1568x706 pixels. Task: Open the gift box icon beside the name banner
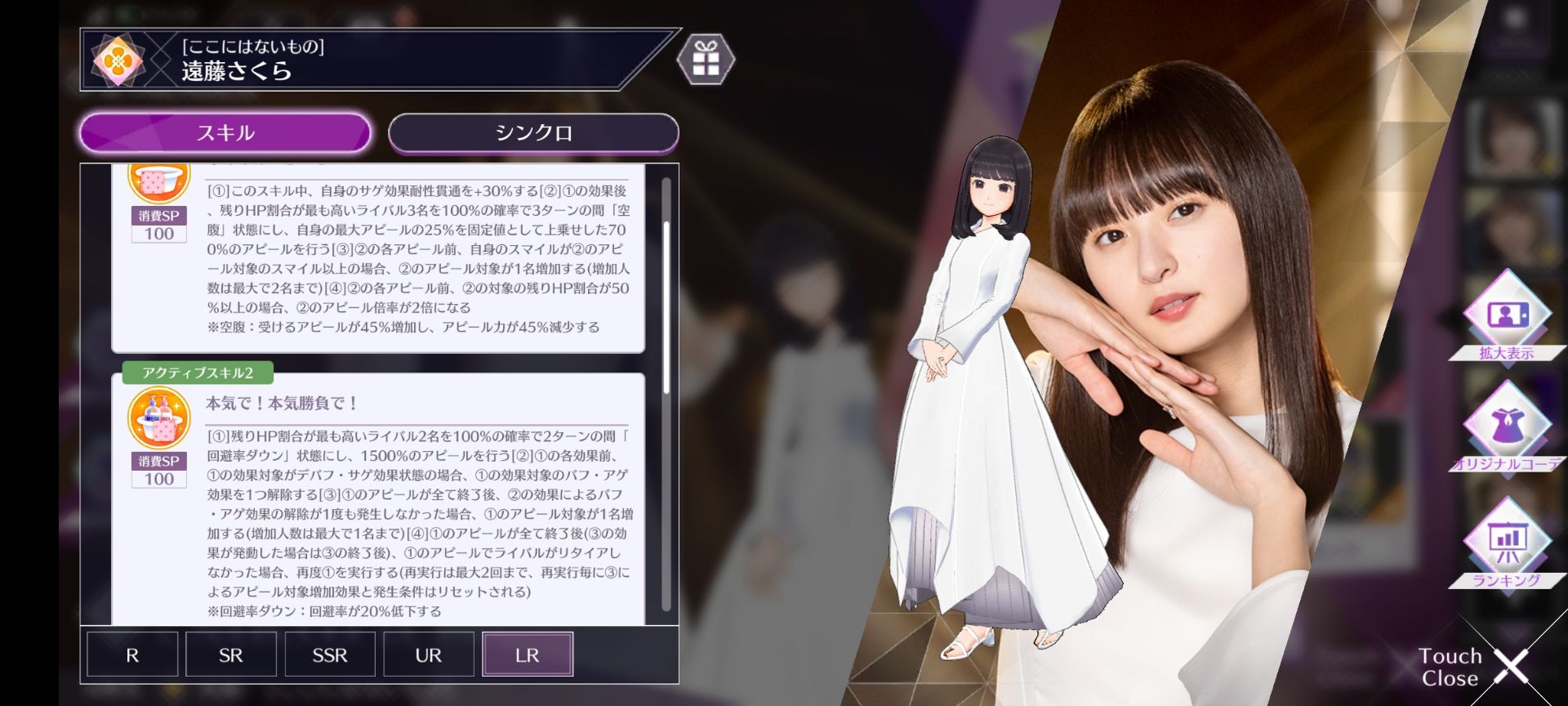coord(708,58)
